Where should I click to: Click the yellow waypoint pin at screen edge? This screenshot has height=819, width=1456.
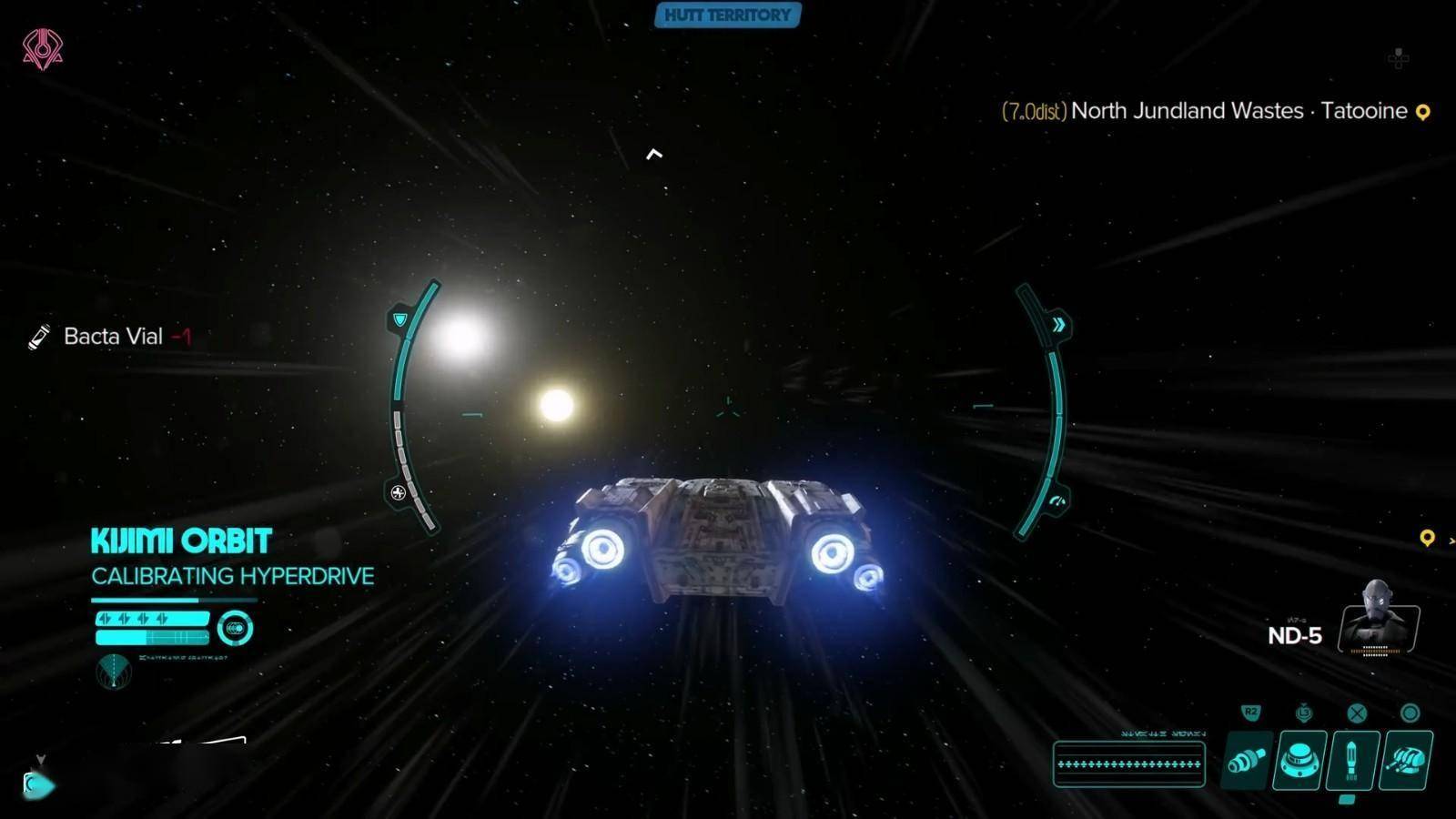[1427, 539]
